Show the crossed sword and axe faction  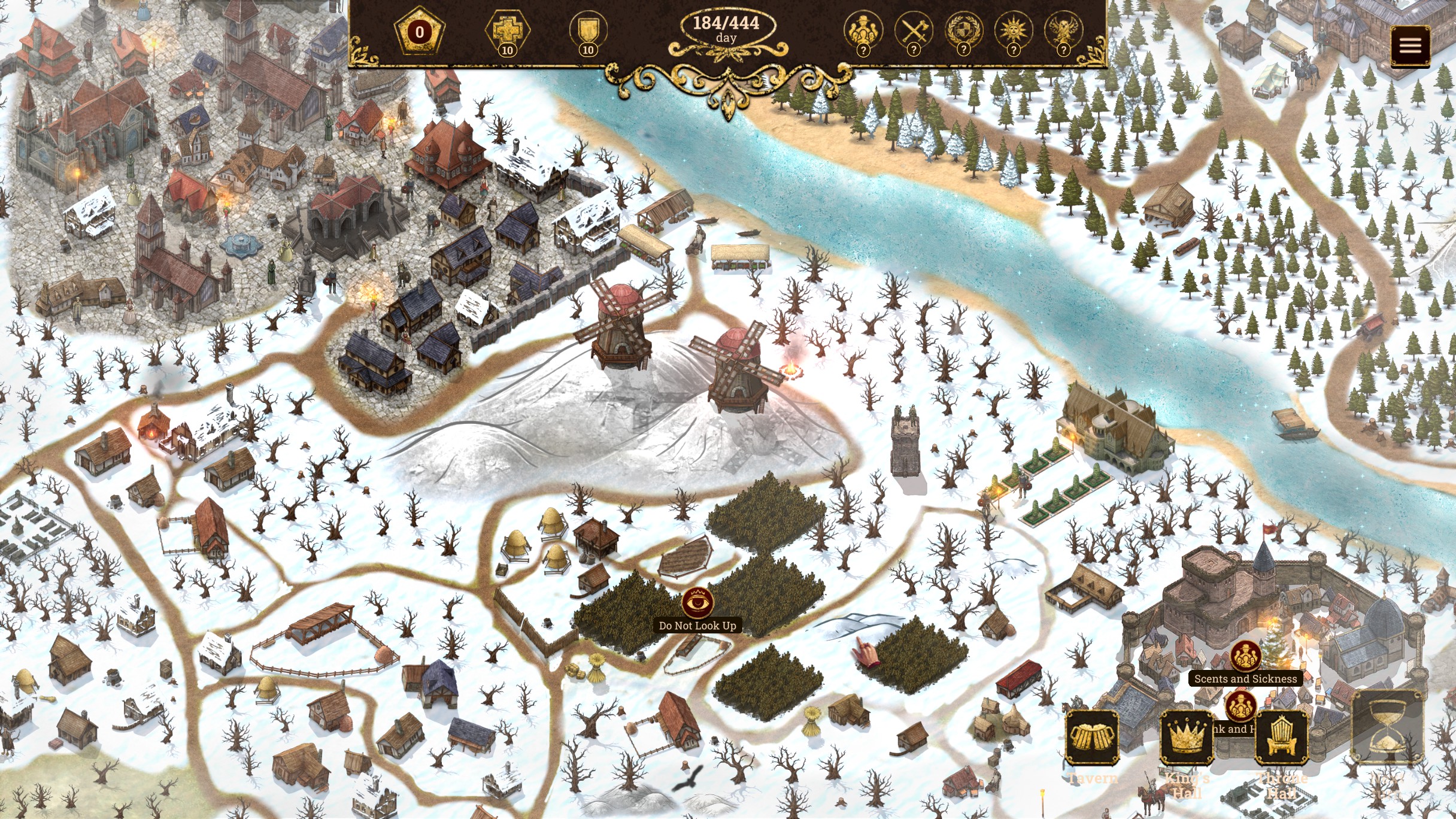tap(913, 29)
